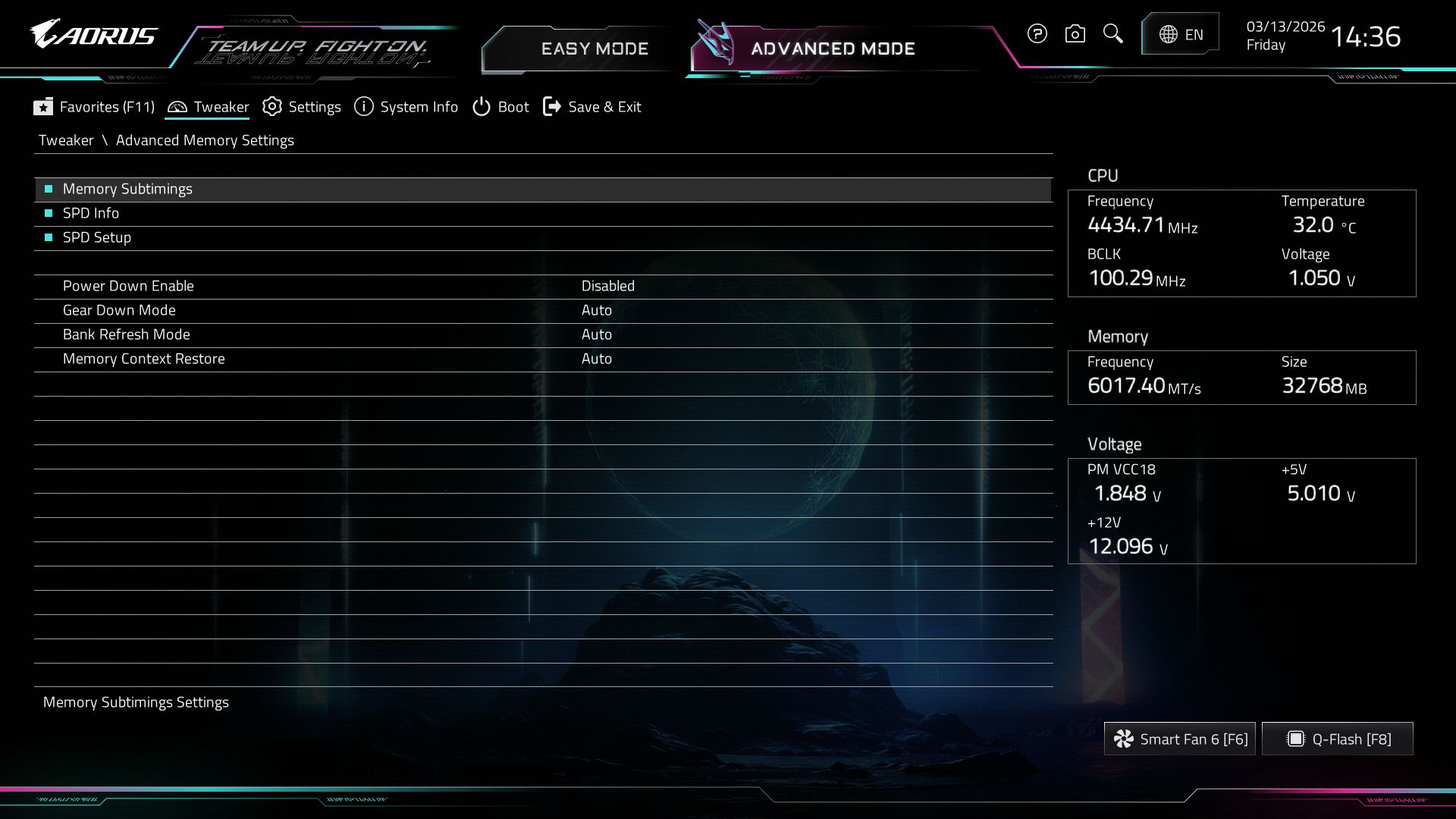Switch to the Tweaker tab
The width and height of the screenshot is (1456, 819).
(x=208, y=107)
